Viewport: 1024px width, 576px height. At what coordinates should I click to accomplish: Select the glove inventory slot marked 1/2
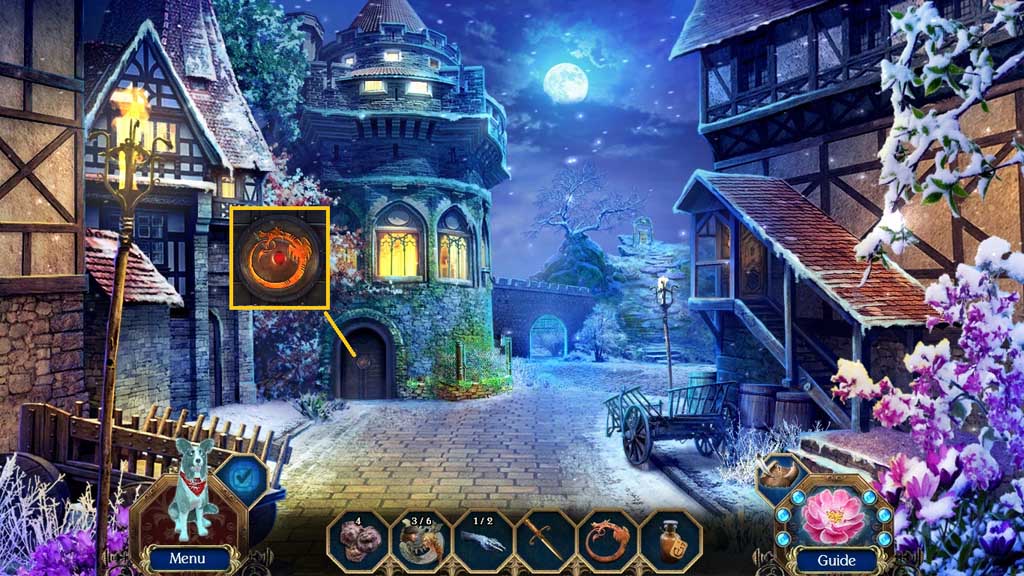click(x=483, y=540)
